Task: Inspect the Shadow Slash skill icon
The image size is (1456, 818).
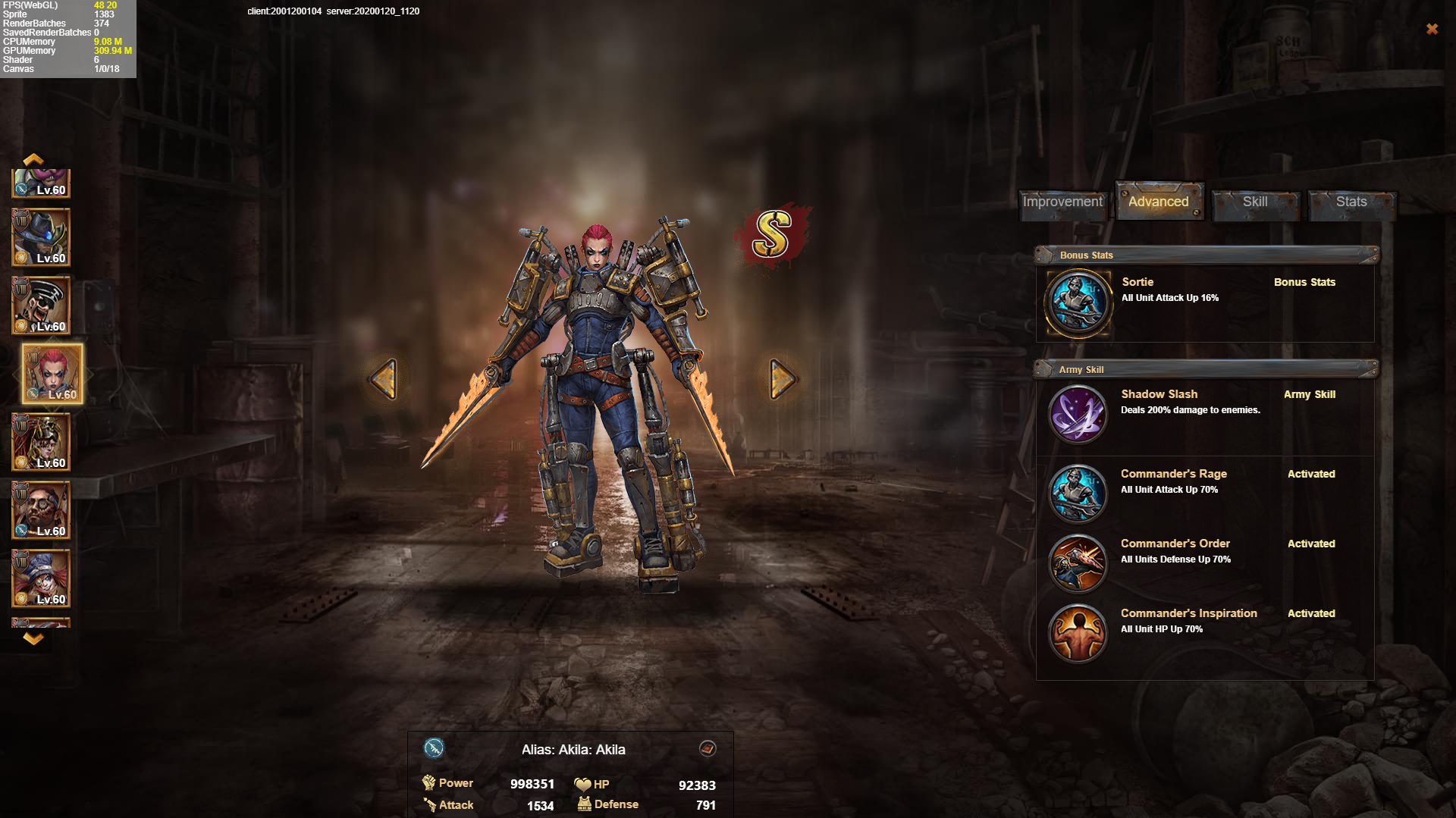Action: pyautogui.click(x=1078, y=414)
